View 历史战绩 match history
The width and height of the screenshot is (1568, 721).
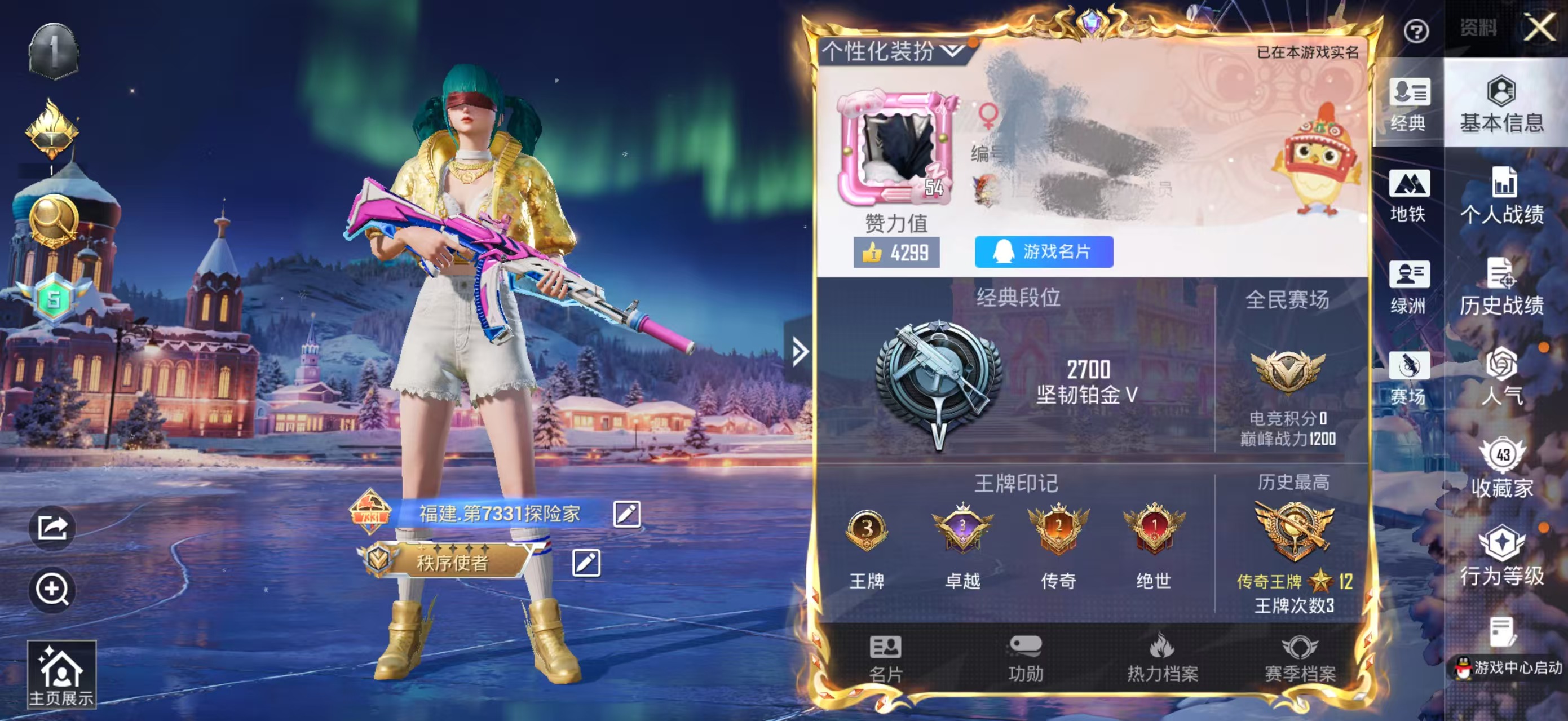point(1501,287)
